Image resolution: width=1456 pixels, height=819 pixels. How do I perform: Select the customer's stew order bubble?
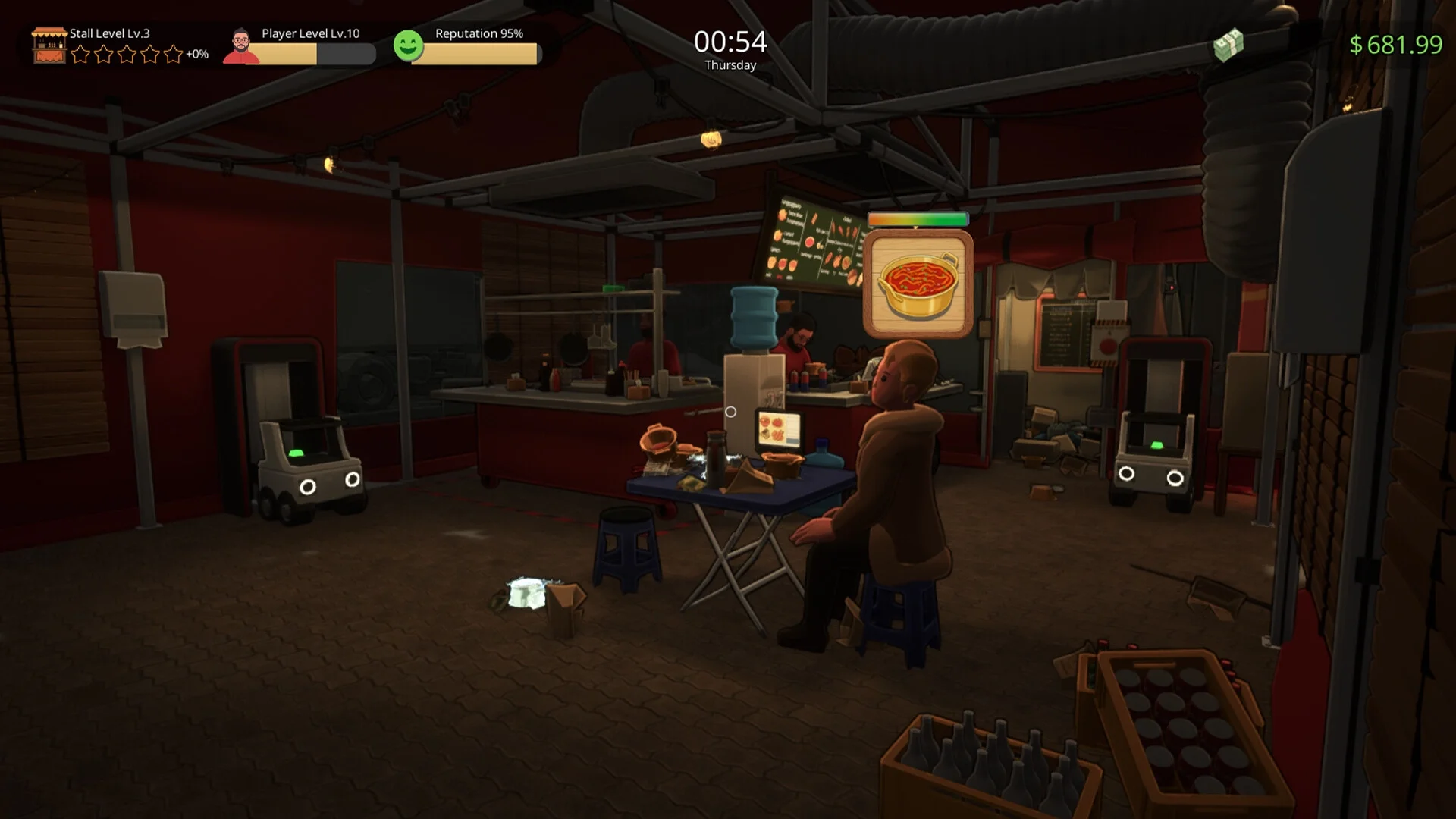point(918,284)
